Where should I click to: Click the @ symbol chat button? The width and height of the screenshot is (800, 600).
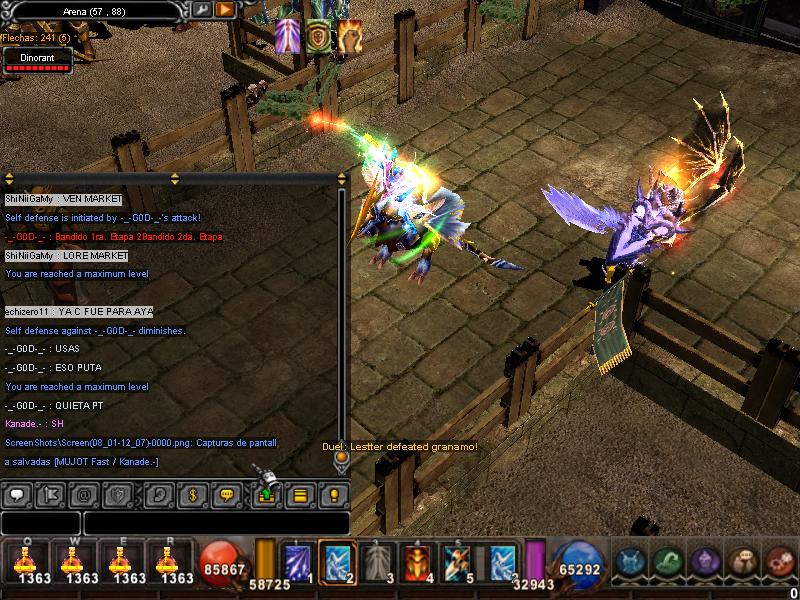tap(84, 494)
